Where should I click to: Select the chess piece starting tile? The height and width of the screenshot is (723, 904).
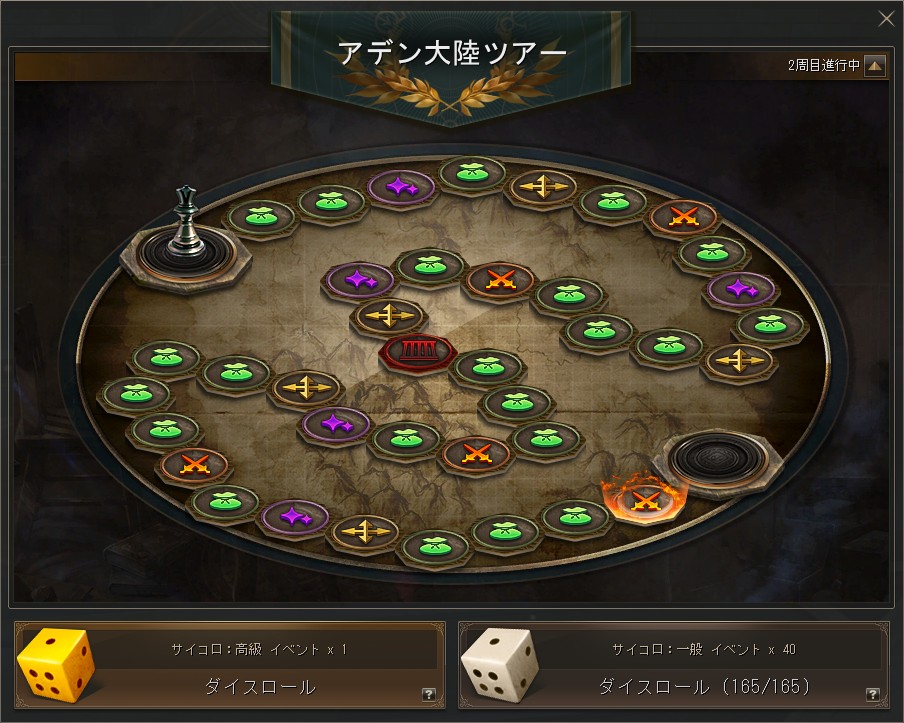[x=183, y=249]
